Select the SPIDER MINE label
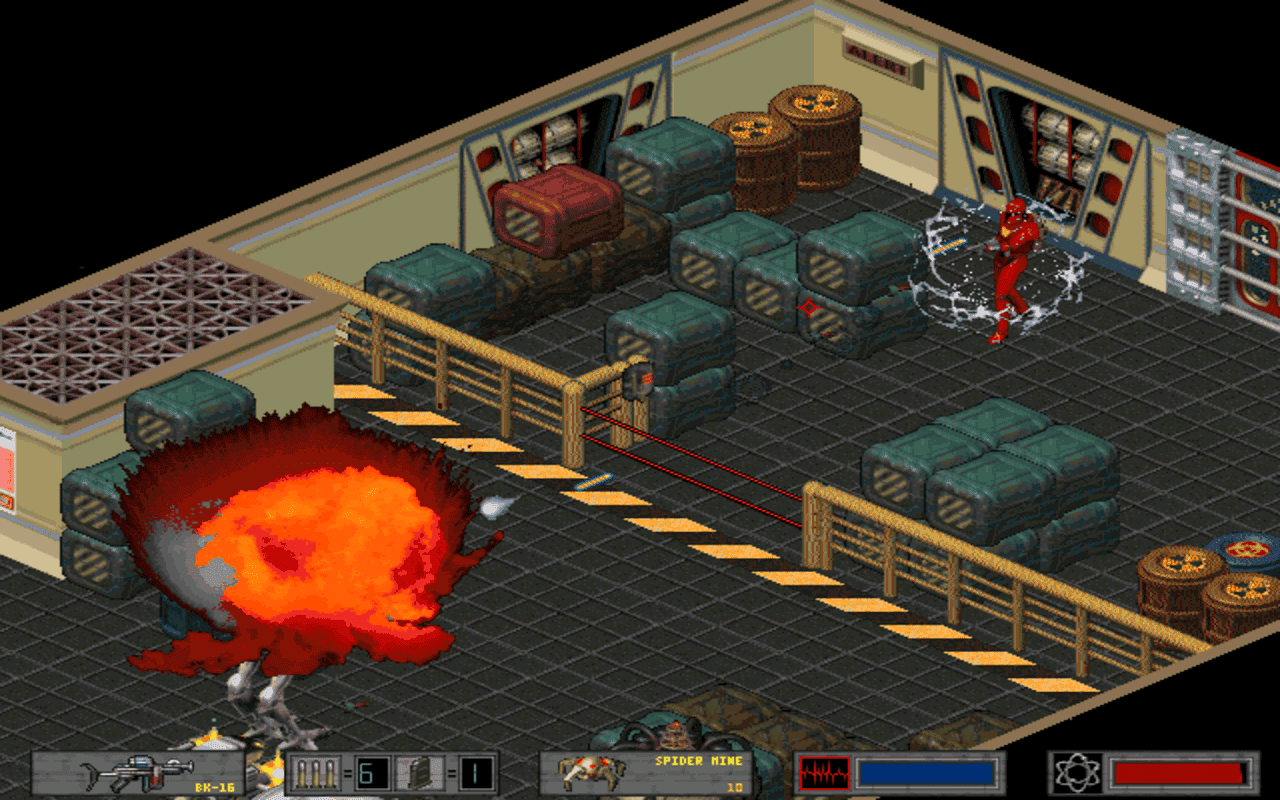Viewport: 1280px width, 800px height. (700, 762)
